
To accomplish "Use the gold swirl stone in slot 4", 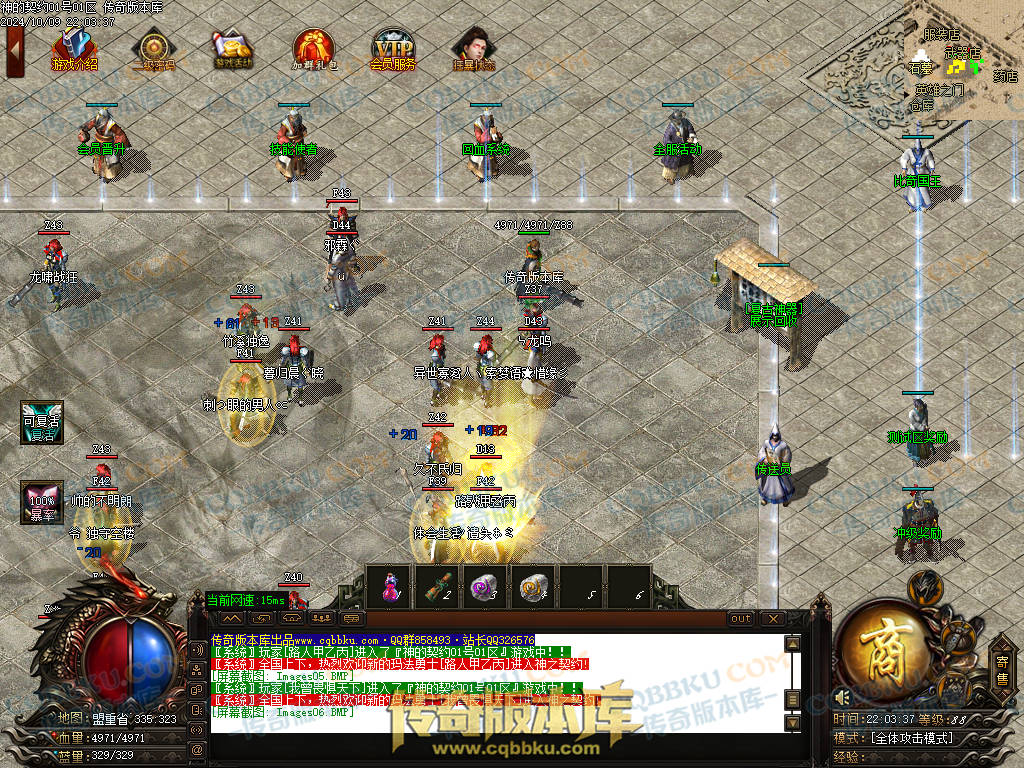I will 533,587.
